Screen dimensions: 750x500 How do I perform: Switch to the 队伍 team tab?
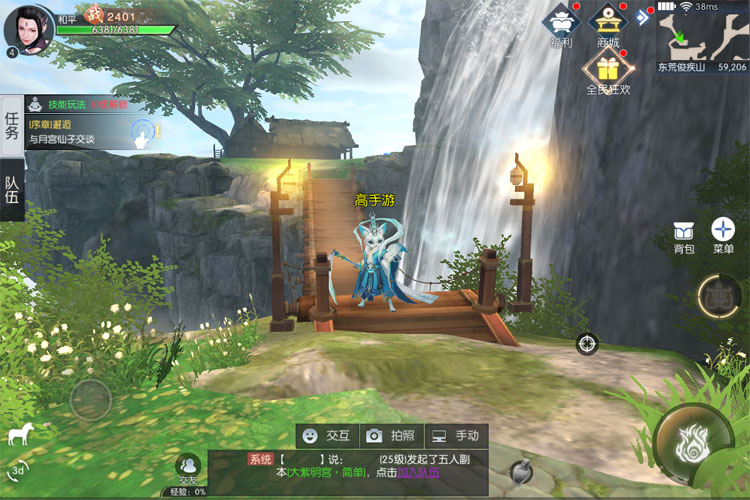pos(12,189)
